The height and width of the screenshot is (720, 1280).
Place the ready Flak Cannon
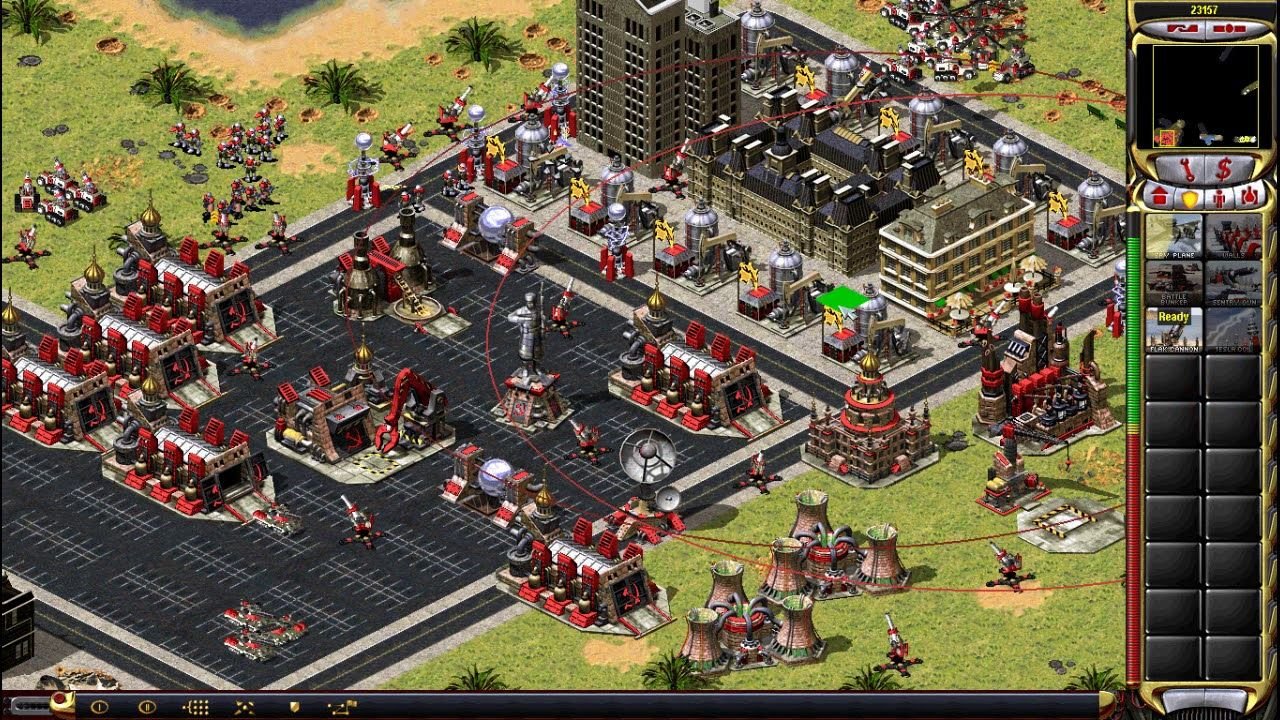pos(1174,329)
